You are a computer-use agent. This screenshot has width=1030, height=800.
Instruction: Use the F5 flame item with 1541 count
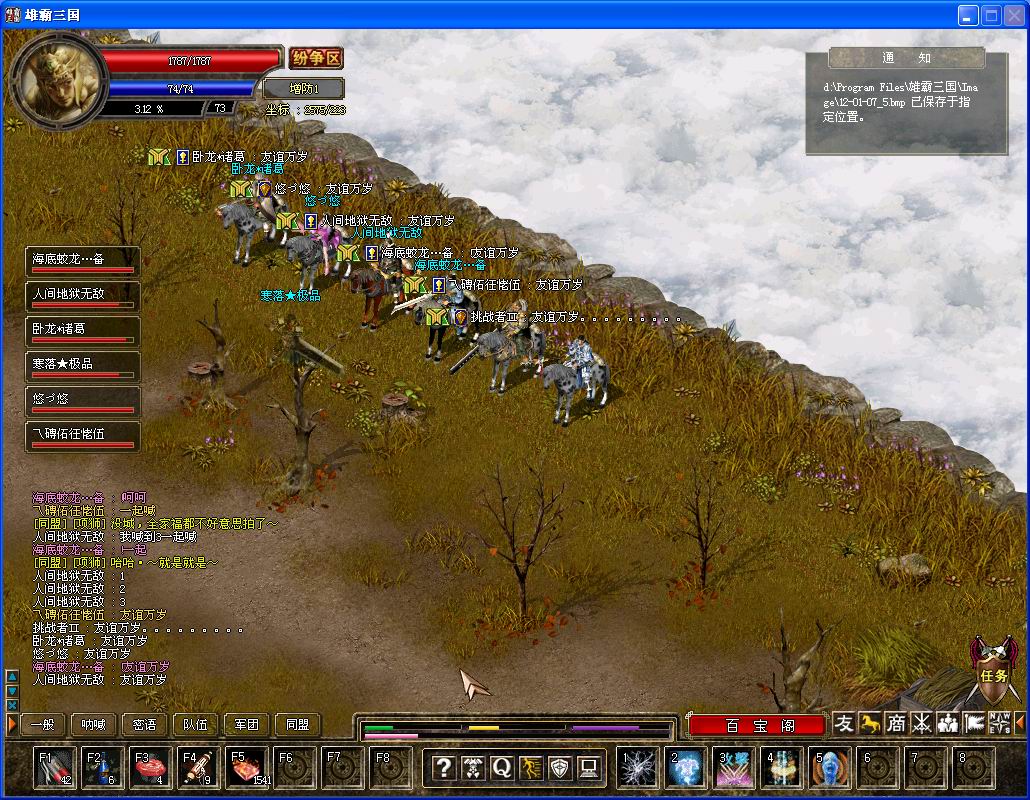[246, 768]
